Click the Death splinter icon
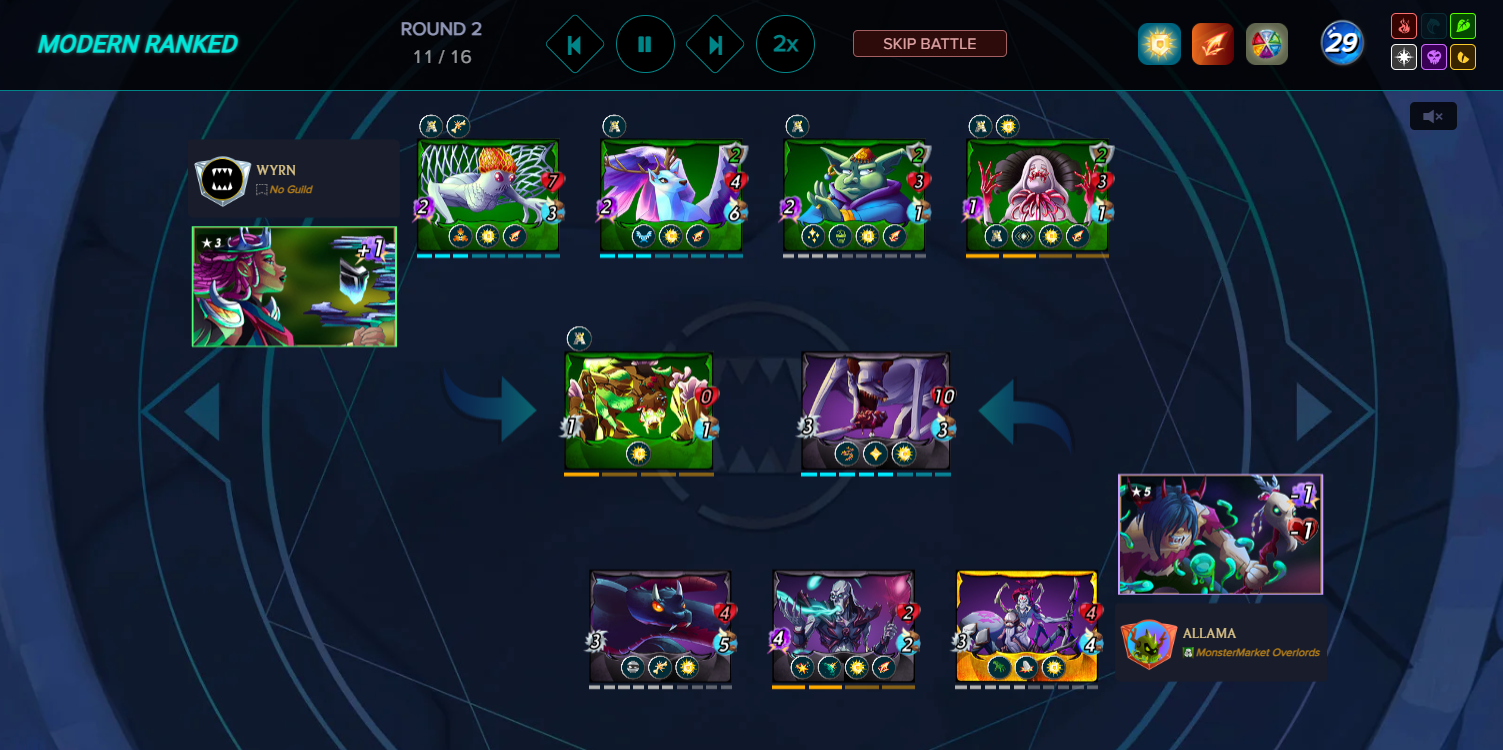Image resolution: width=1503 pixels, height=750 pixels. [1431, 57]
